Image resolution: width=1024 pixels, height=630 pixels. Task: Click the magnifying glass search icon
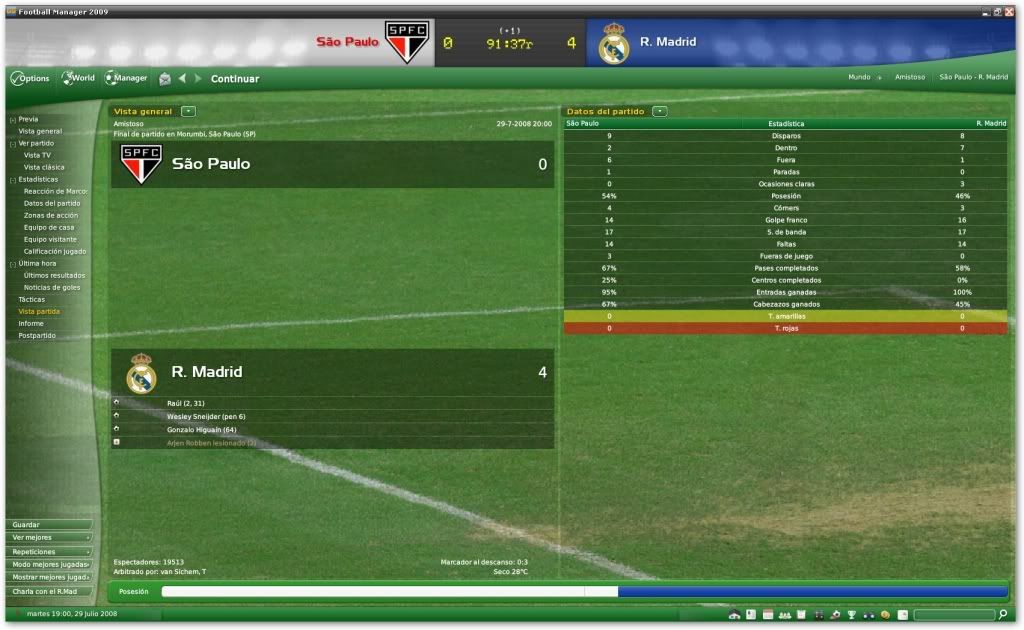tap(1003, 614)
